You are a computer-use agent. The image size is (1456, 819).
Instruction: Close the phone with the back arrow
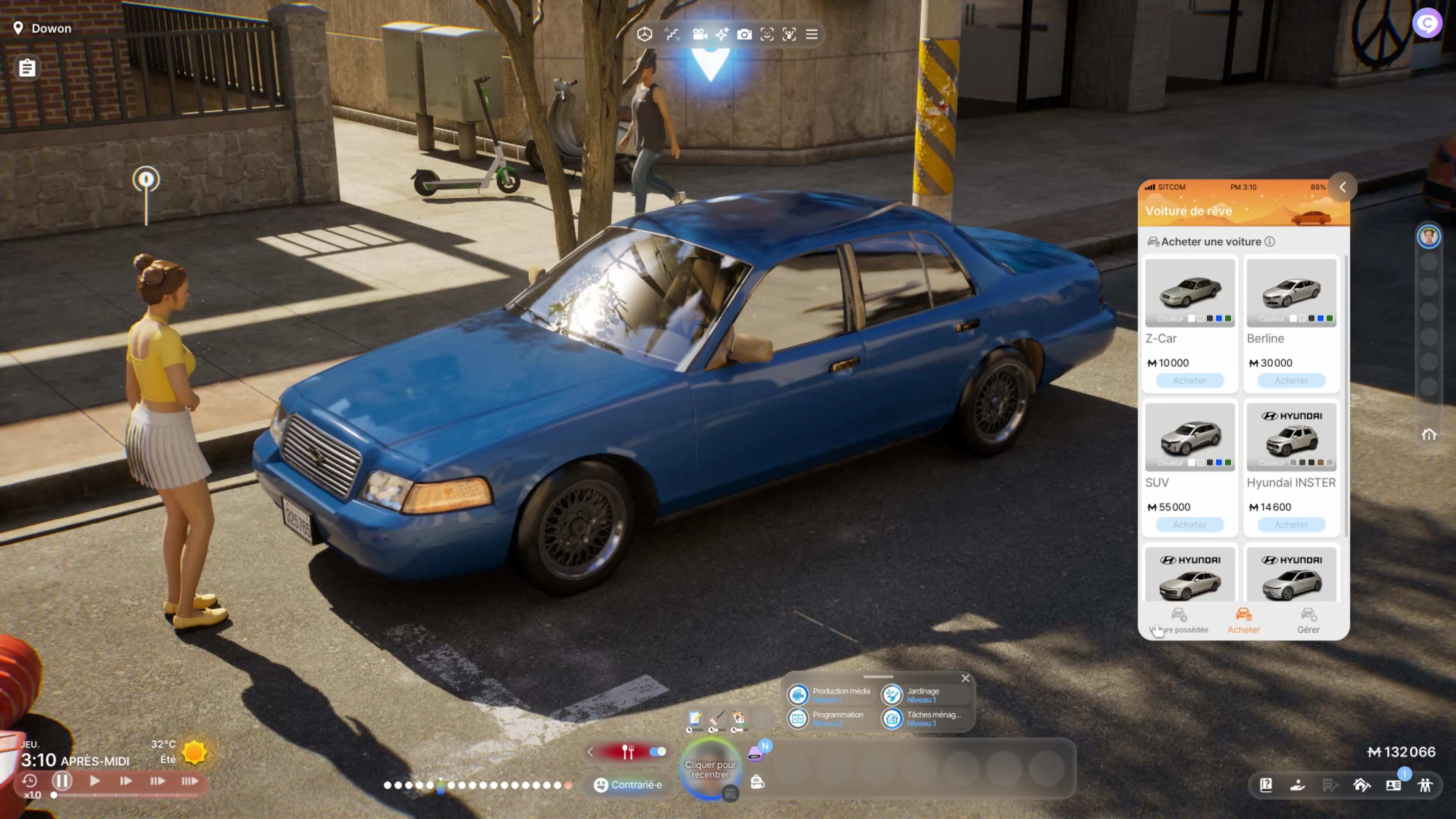[x=1342, y=187]
